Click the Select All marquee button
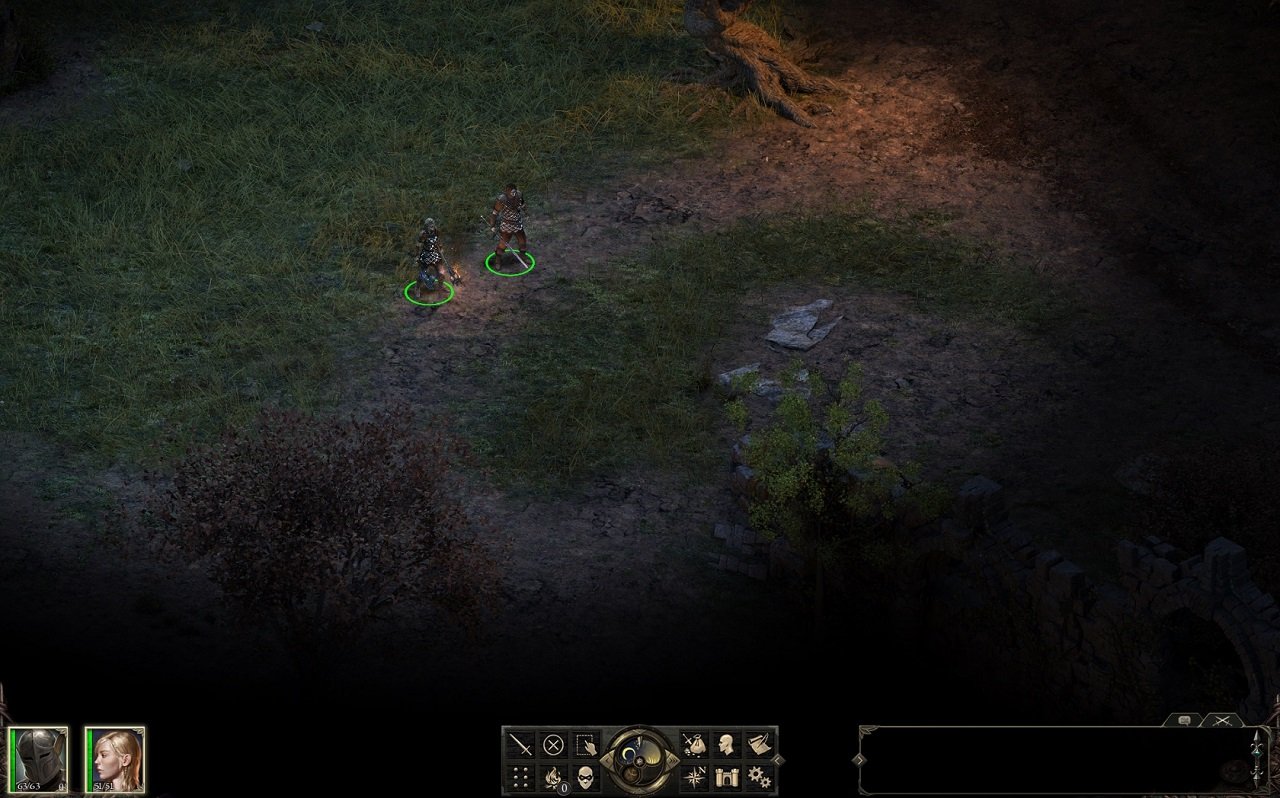The image size is (1280, 798). 587,743
